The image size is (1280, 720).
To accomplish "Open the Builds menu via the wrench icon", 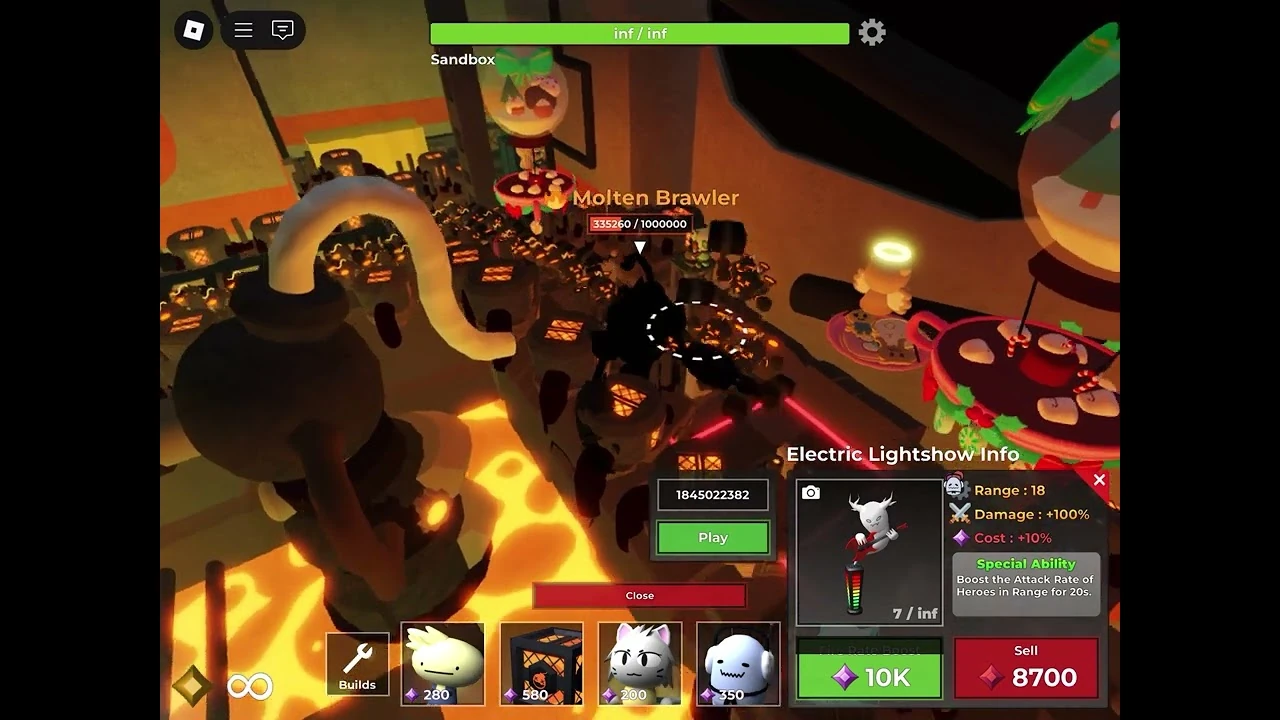I will (357, 662).
